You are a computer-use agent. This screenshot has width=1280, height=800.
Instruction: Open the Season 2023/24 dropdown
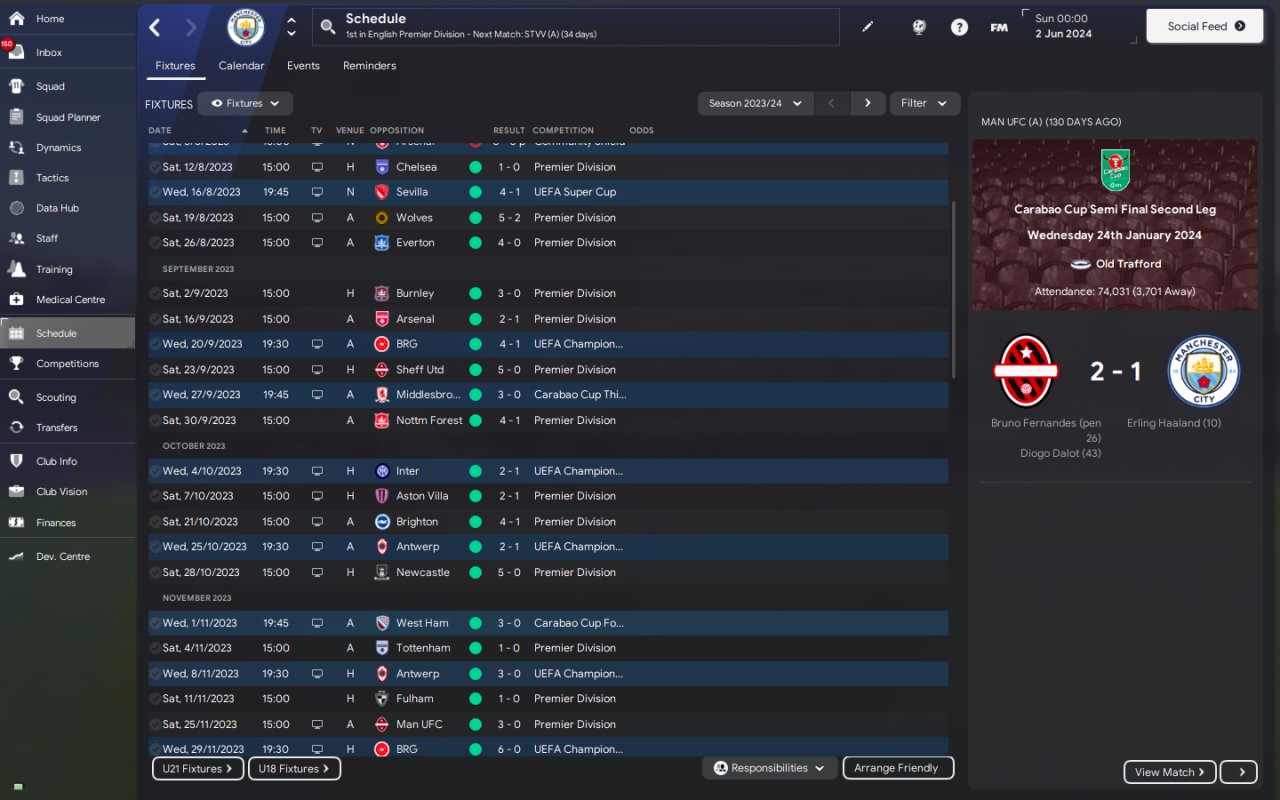click(x=754, y=103)
